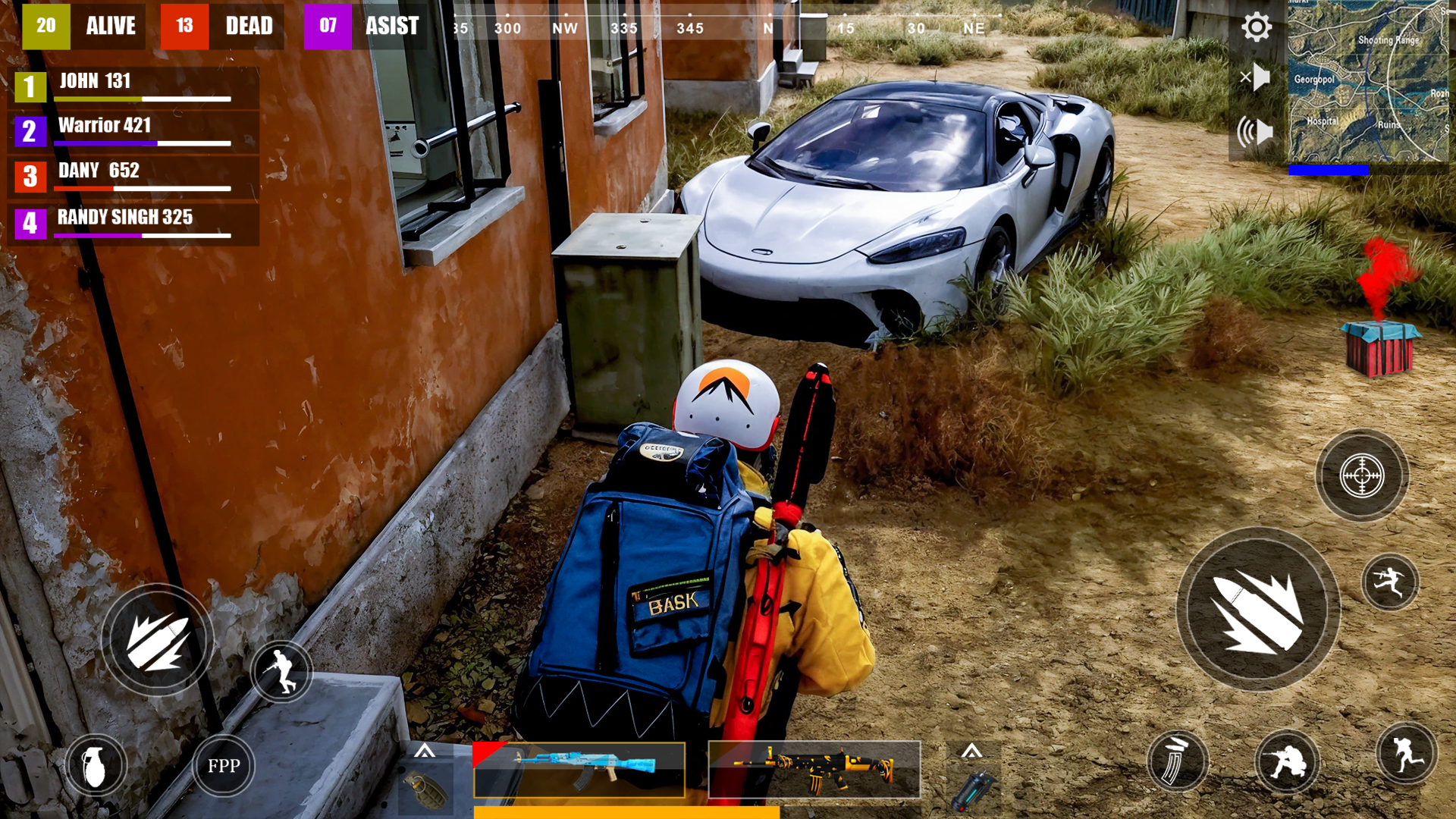The width and height of the screenshot is (1456, 819).
Task: Expand the smoke canister item arrow
Action: (971, 752)
